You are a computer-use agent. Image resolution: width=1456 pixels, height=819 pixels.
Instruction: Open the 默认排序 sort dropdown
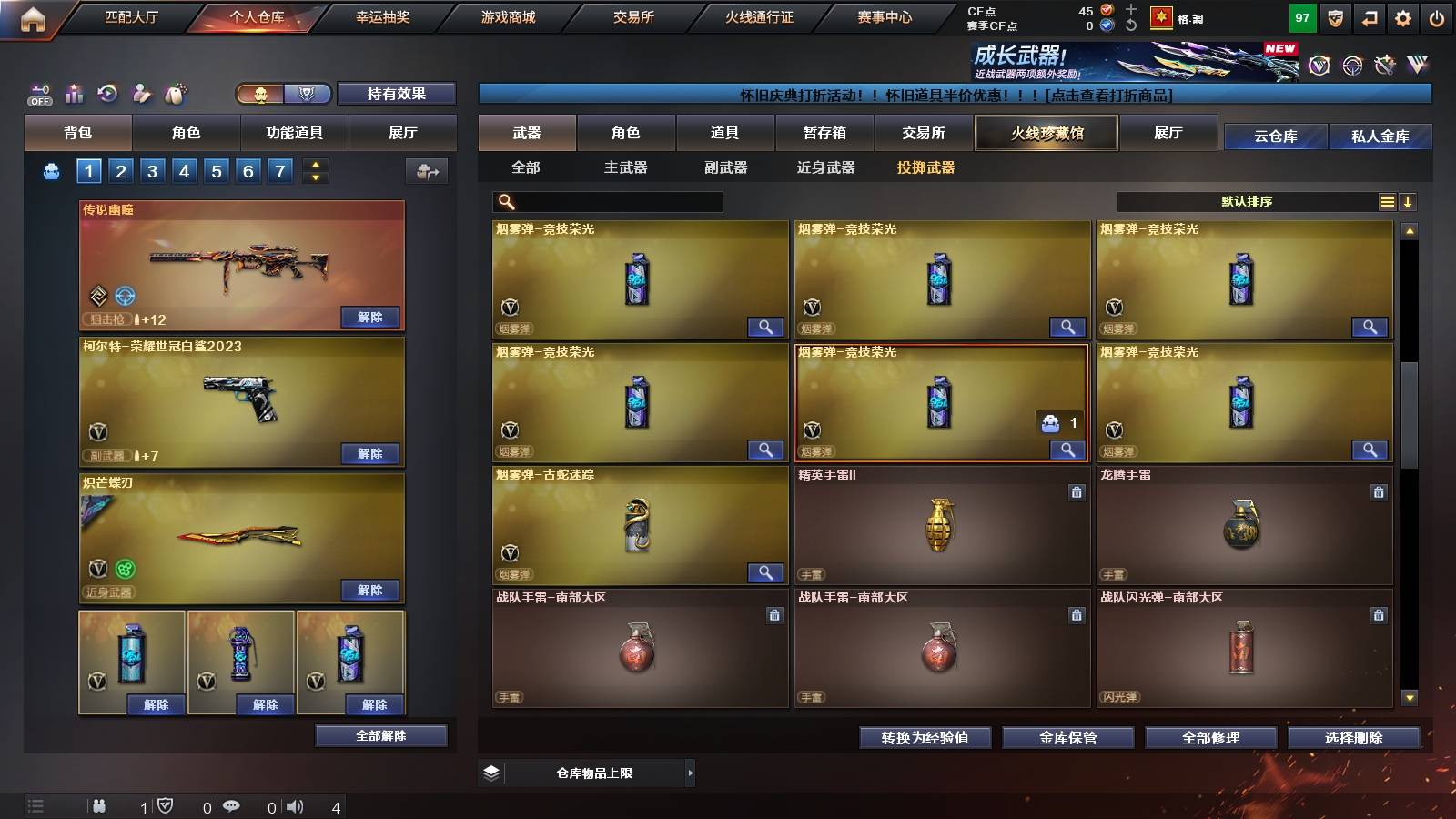pos(1247,201)
